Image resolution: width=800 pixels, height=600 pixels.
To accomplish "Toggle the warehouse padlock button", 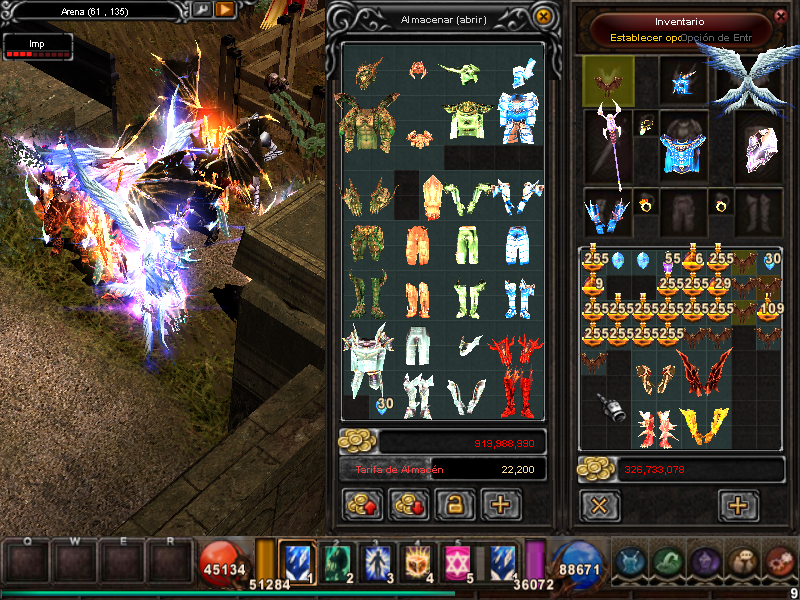I will click(x=453, y=505).
